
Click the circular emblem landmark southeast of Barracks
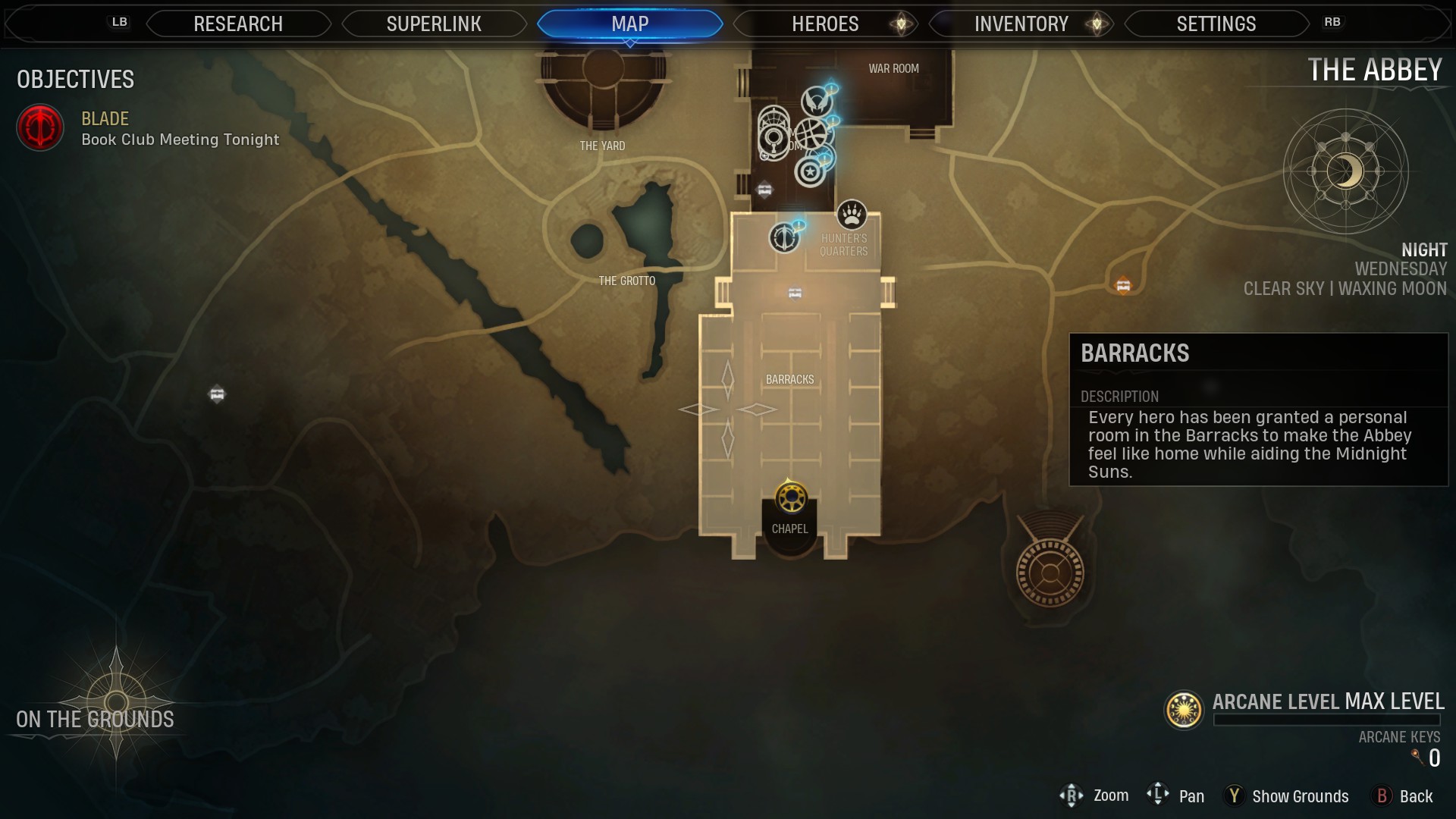point(1050,573)
